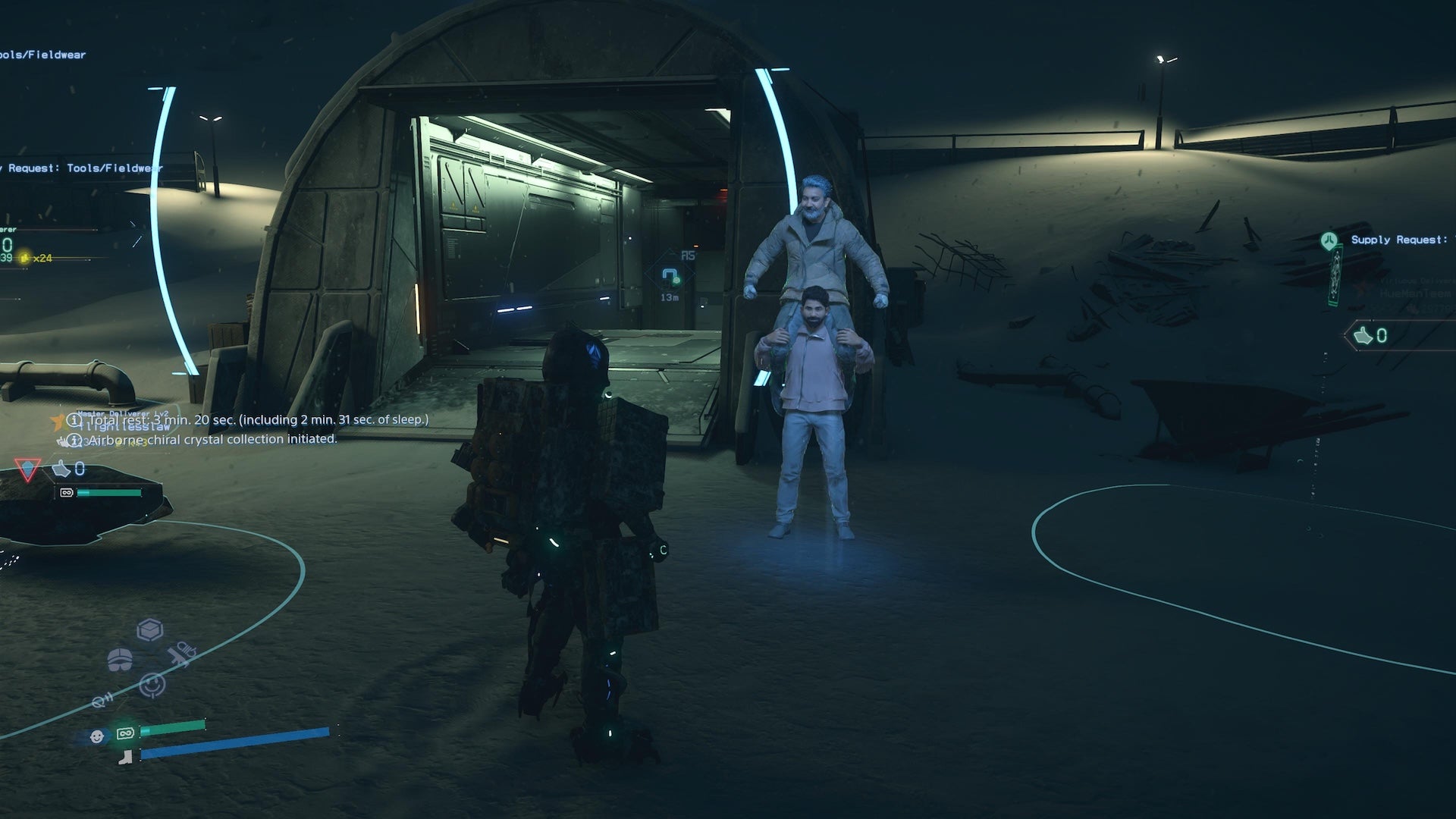Select the cargo box icon
Screen dimensions: 1456x819
[150, 629]
